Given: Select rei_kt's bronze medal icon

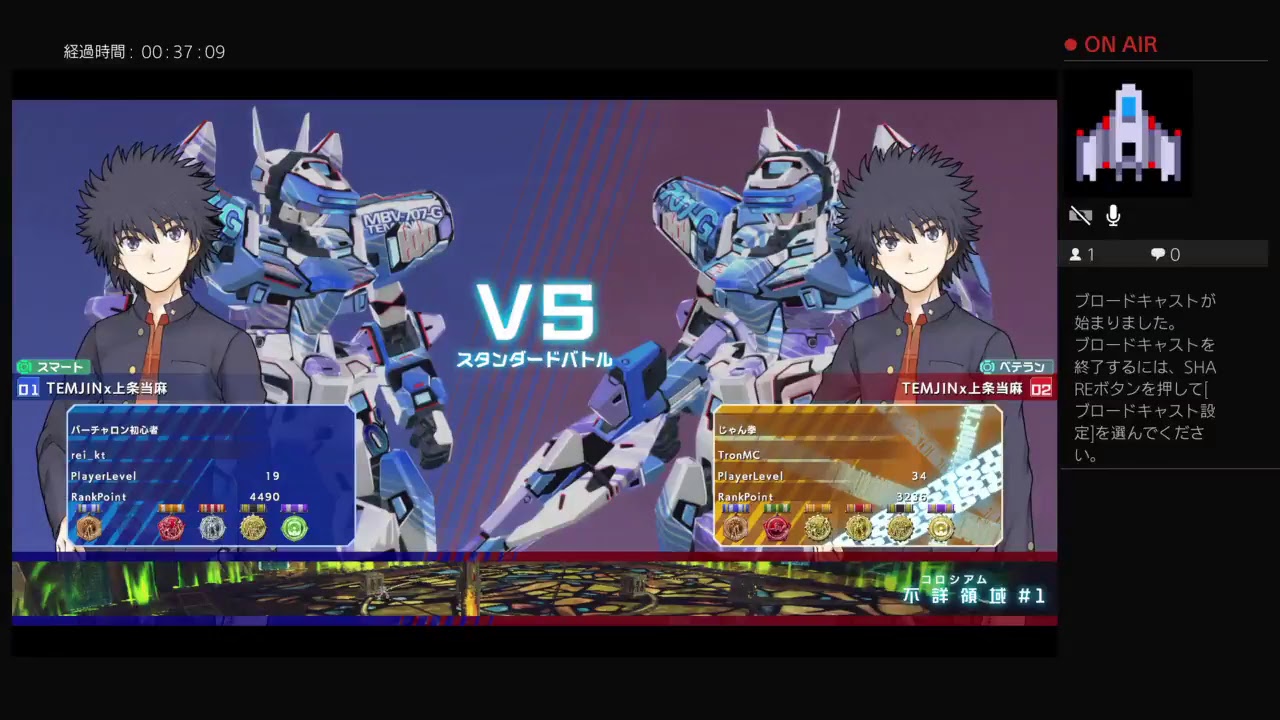Looking at the screenshot, I should (88, 528).
